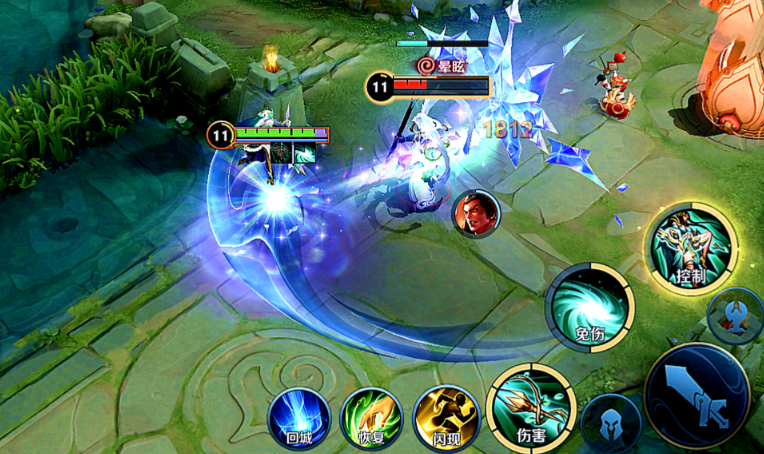Activate the 免伤 damage-immunity skill
The width and height of the screenshot is (764, 454).
pyautogui.click(x=590, y=308)
